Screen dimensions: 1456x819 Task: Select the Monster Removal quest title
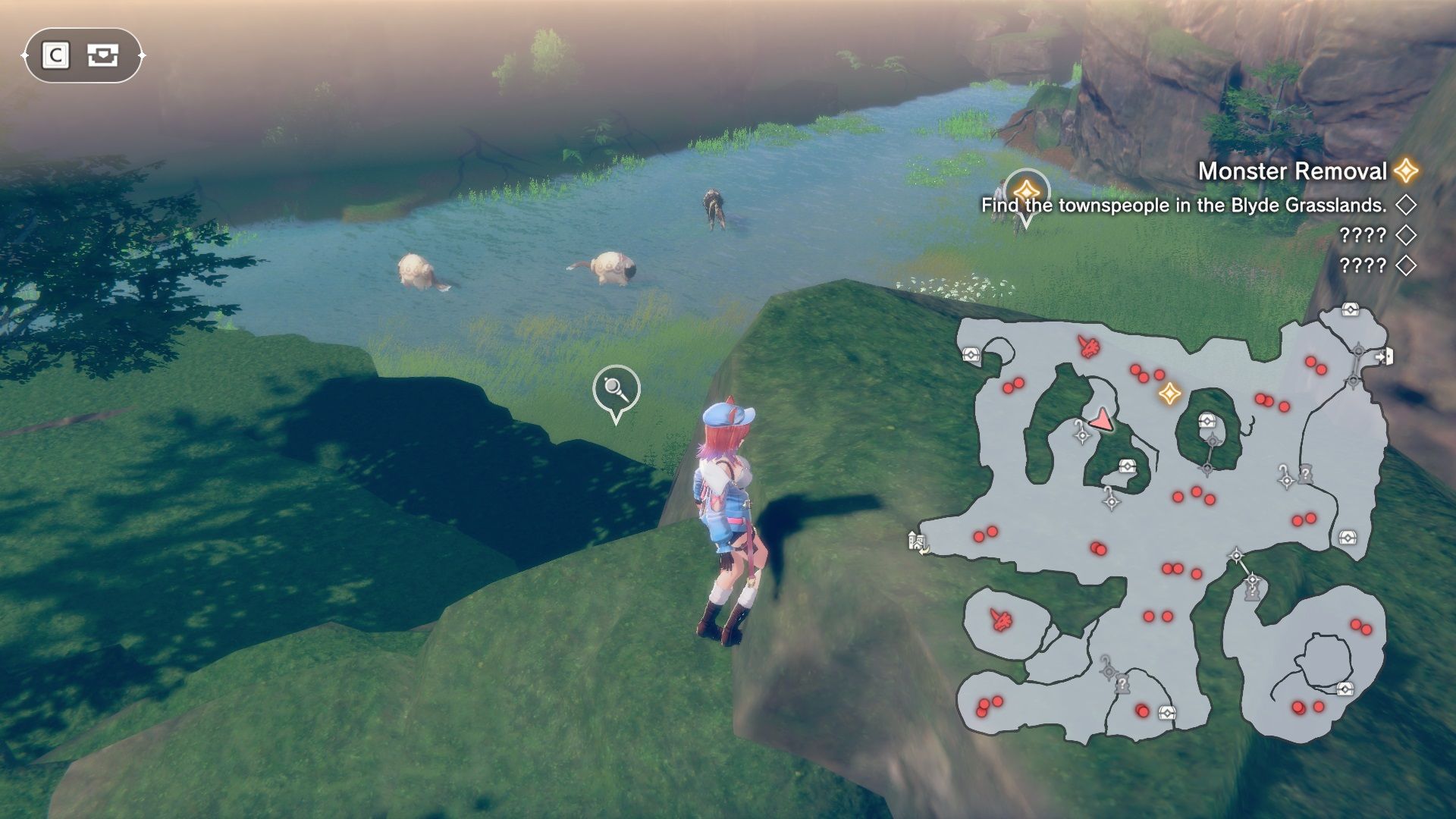point(1291,171)
